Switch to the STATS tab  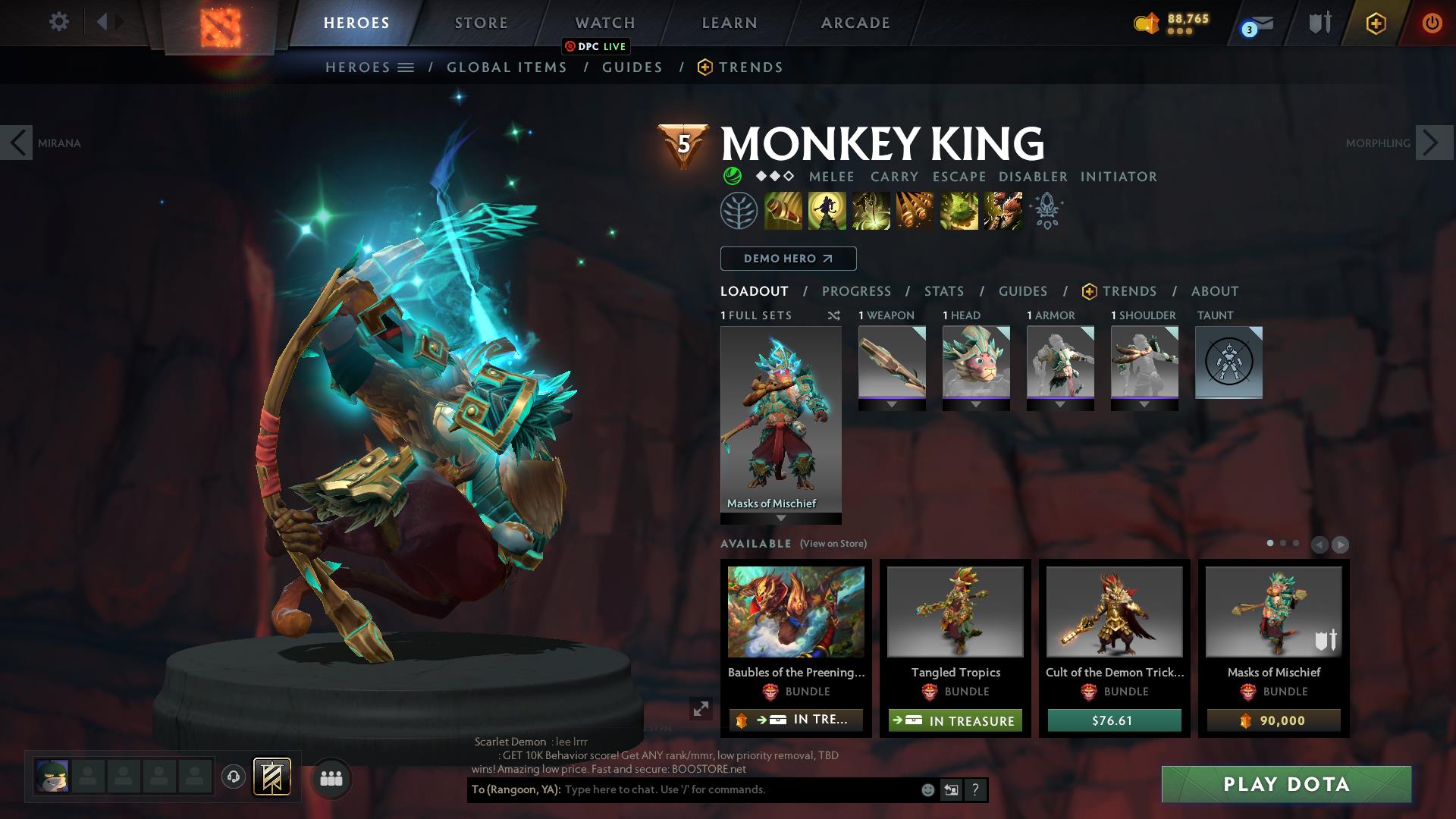coord(943,290)
